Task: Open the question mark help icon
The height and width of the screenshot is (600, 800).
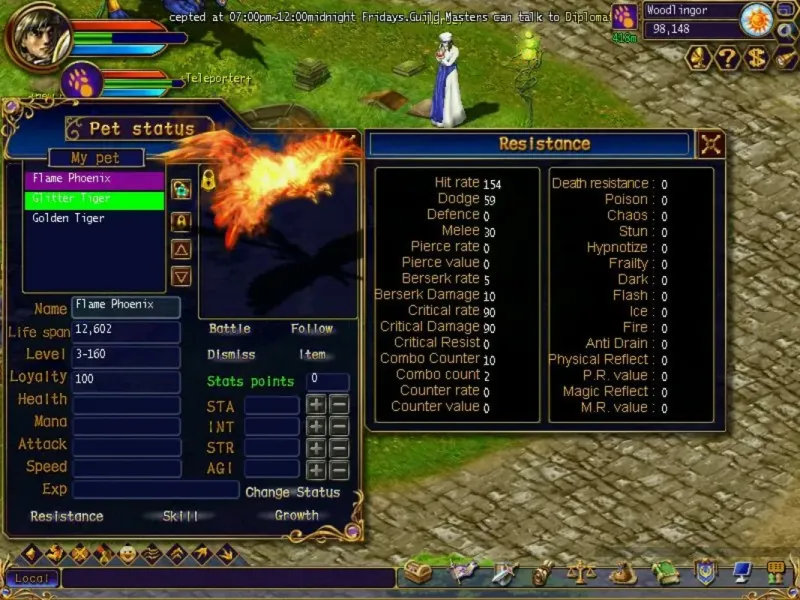Action: point(728,58)
